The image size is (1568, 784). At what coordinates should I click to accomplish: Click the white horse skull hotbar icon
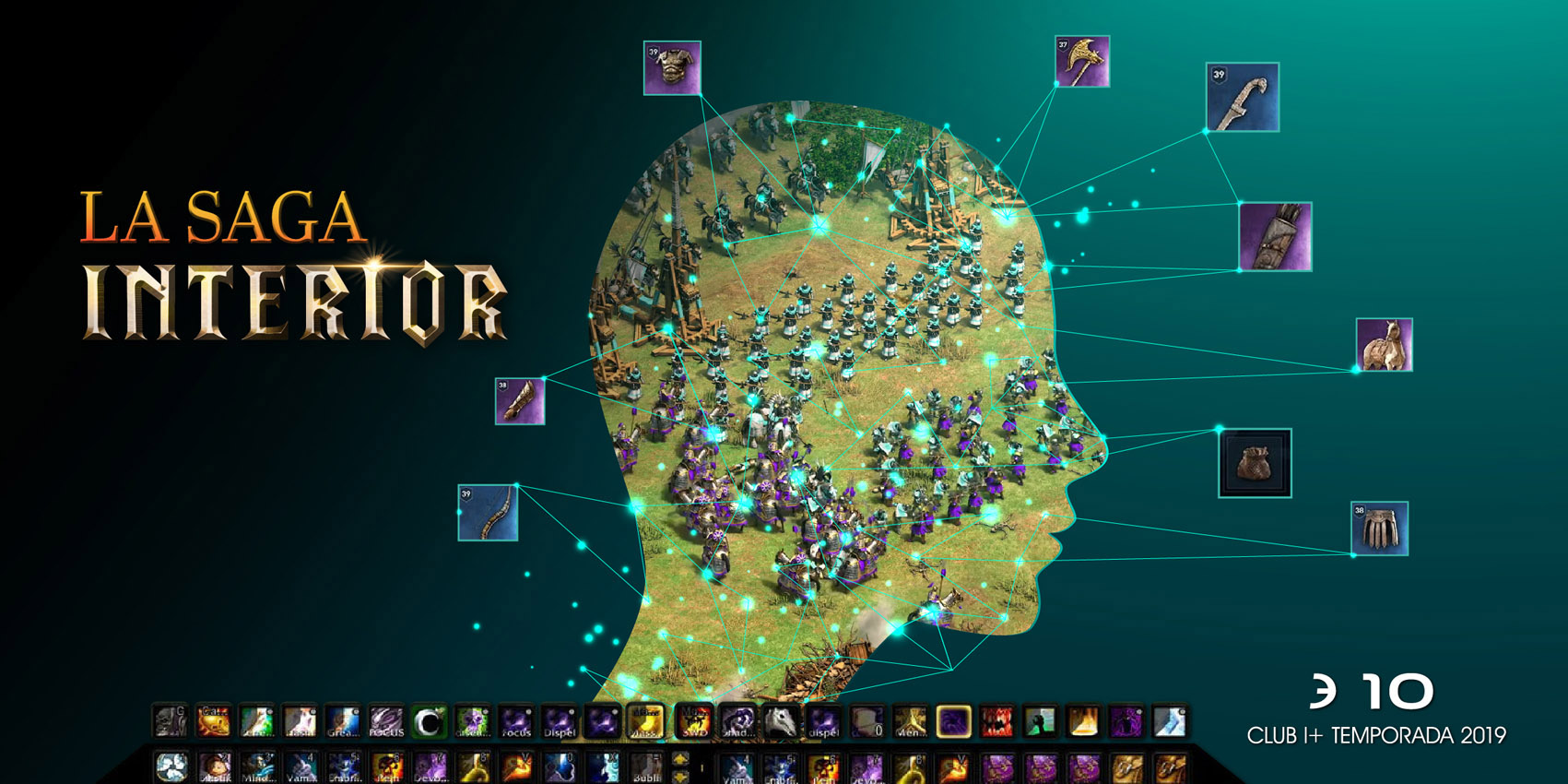[780, 722]
